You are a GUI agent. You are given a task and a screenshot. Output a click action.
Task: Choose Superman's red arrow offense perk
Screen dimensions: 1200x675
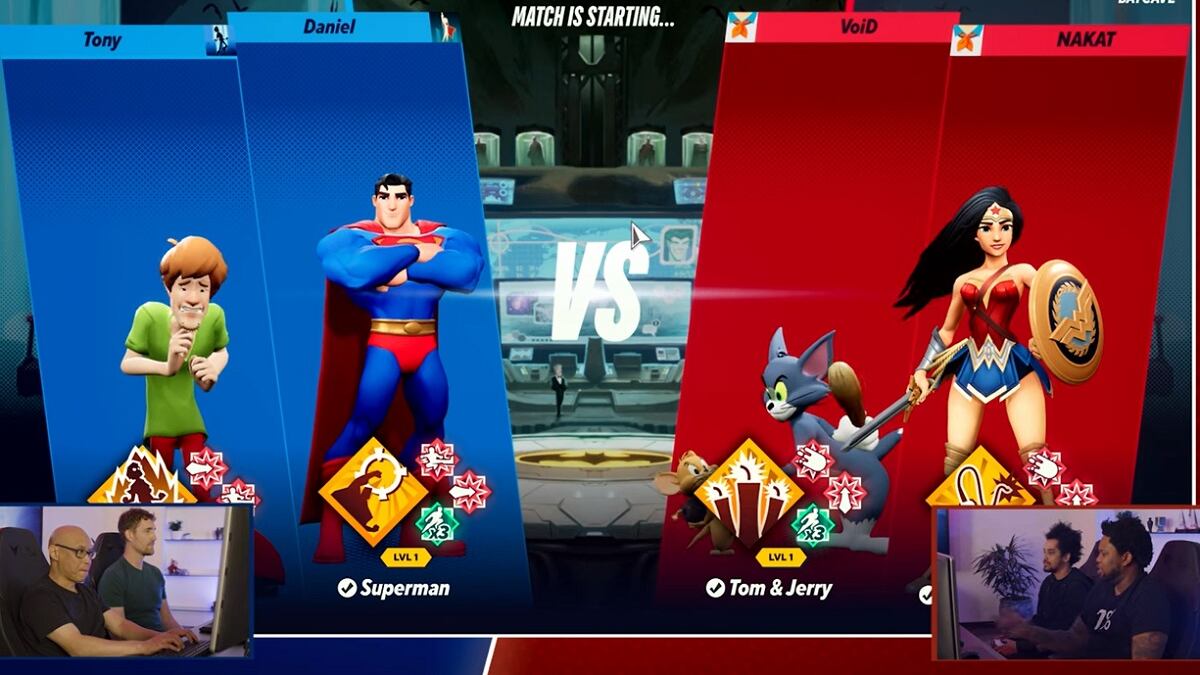pos(469,491)
